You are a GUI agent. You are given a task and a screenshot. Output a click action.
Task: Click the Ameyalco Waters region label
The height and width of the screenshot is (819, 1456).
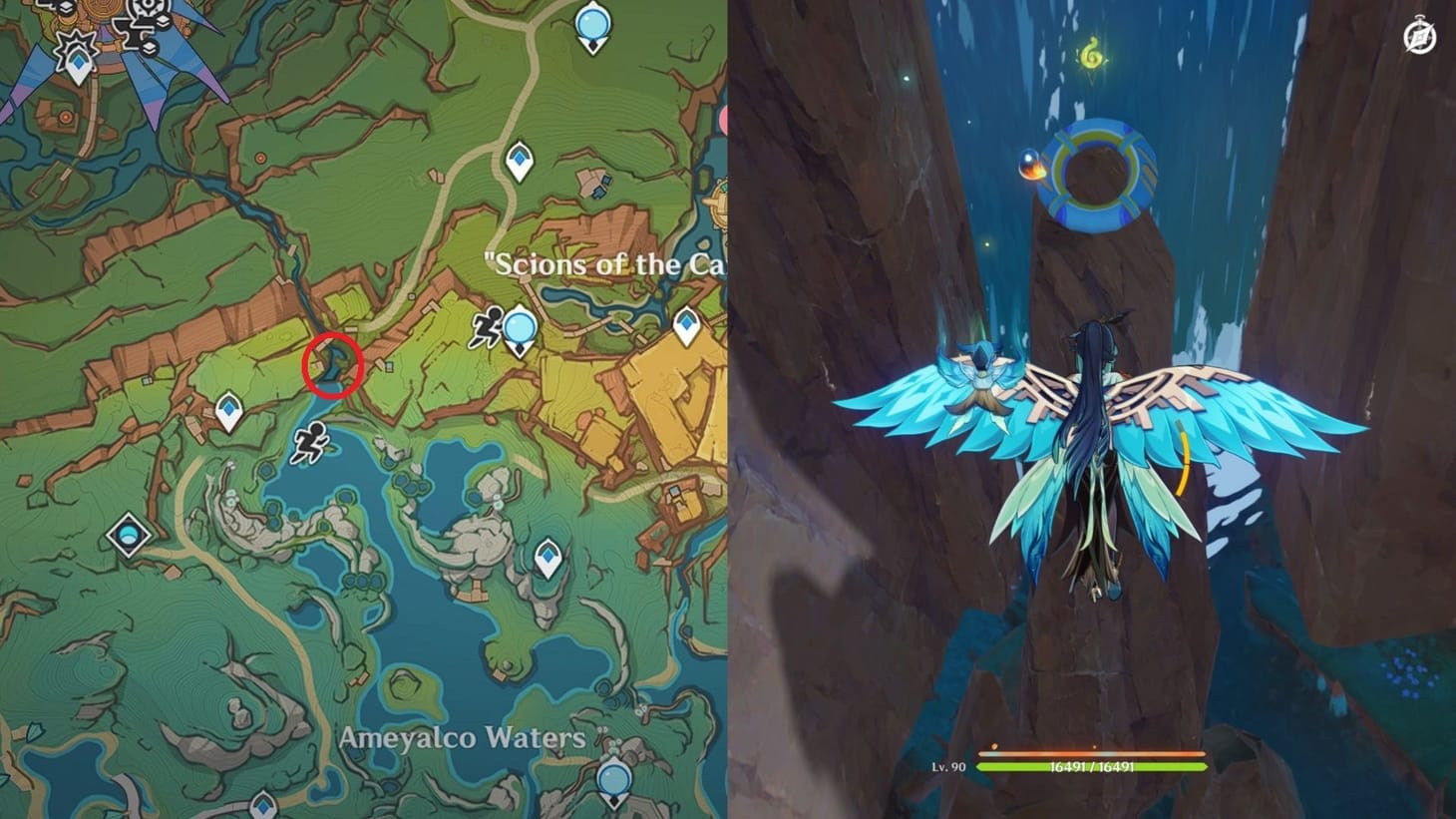click(463, 738)
